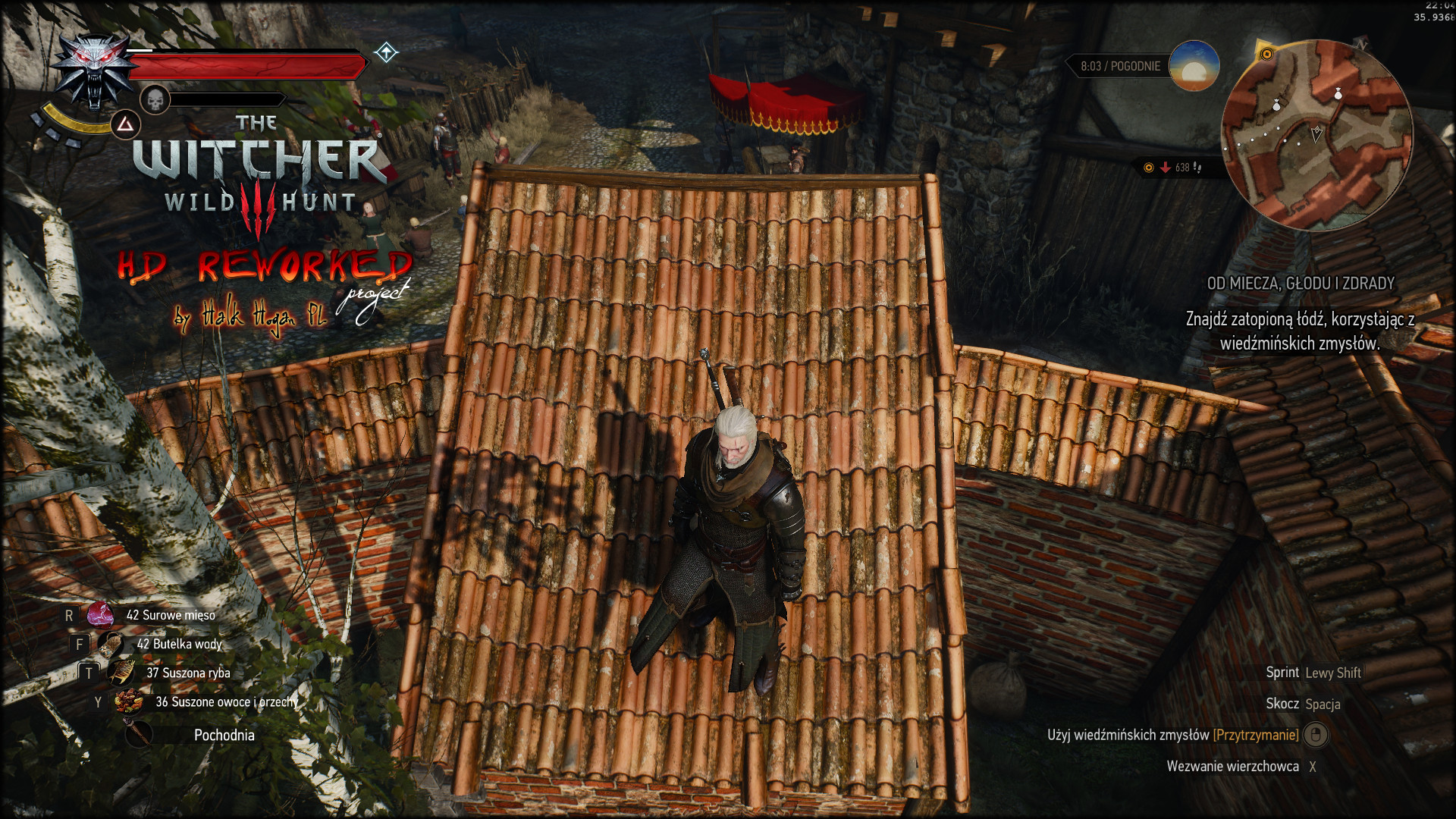Click the circular minimap

pyautogui.click(x=1316, y=135)
